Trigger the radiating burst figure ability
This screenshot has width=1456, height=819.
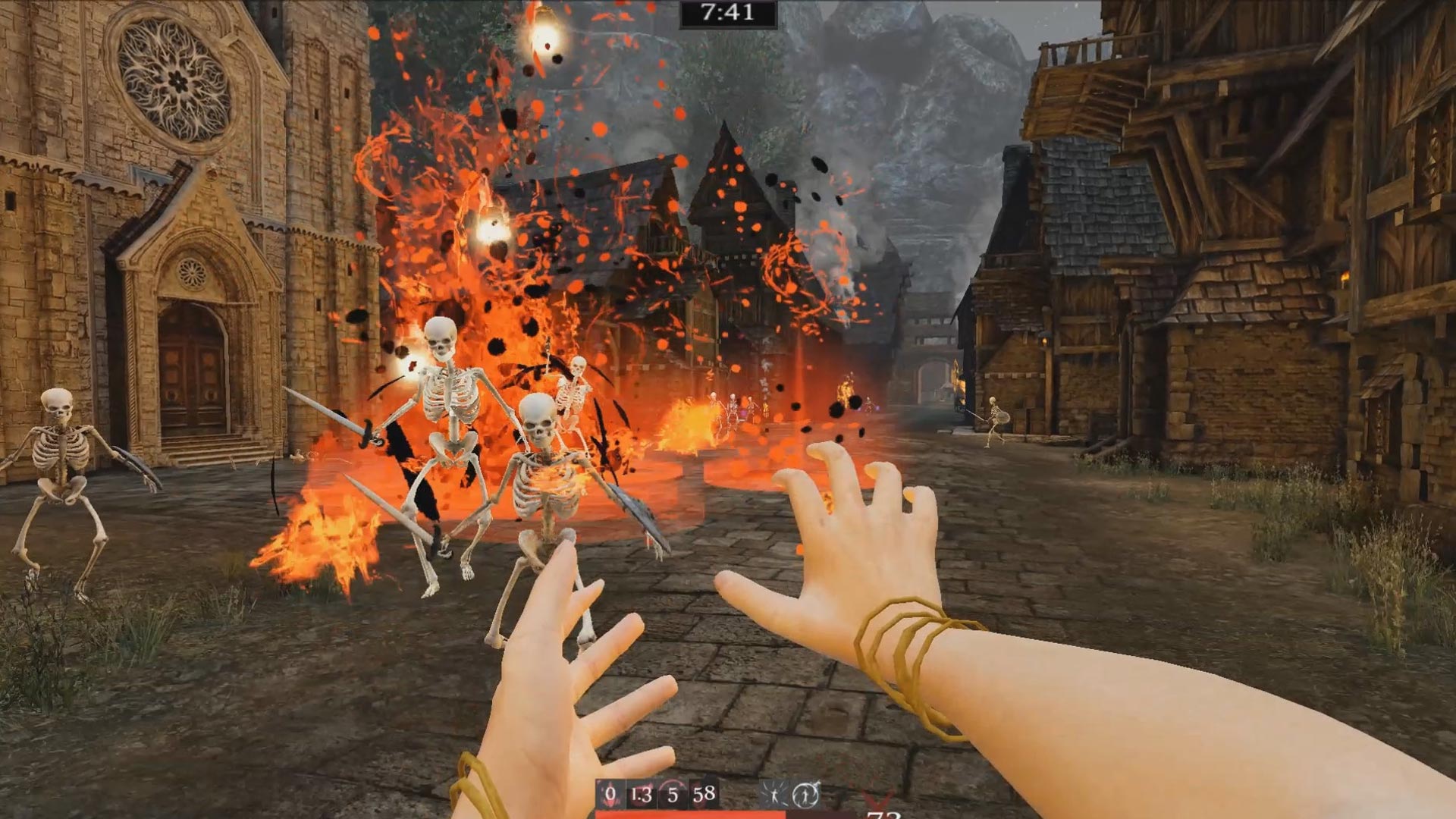click(773, 795)
